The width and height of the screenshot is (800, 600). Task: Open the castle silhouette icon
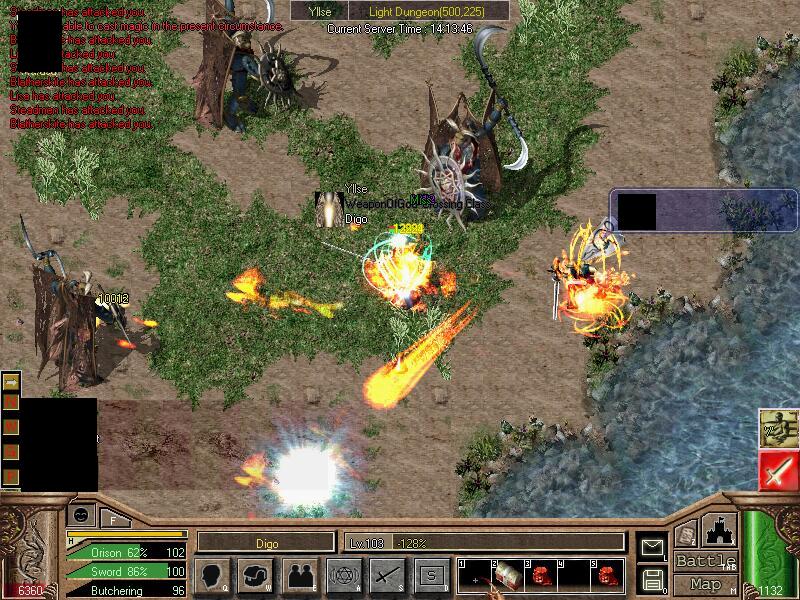pyautogui.click(x=721, y=530)
